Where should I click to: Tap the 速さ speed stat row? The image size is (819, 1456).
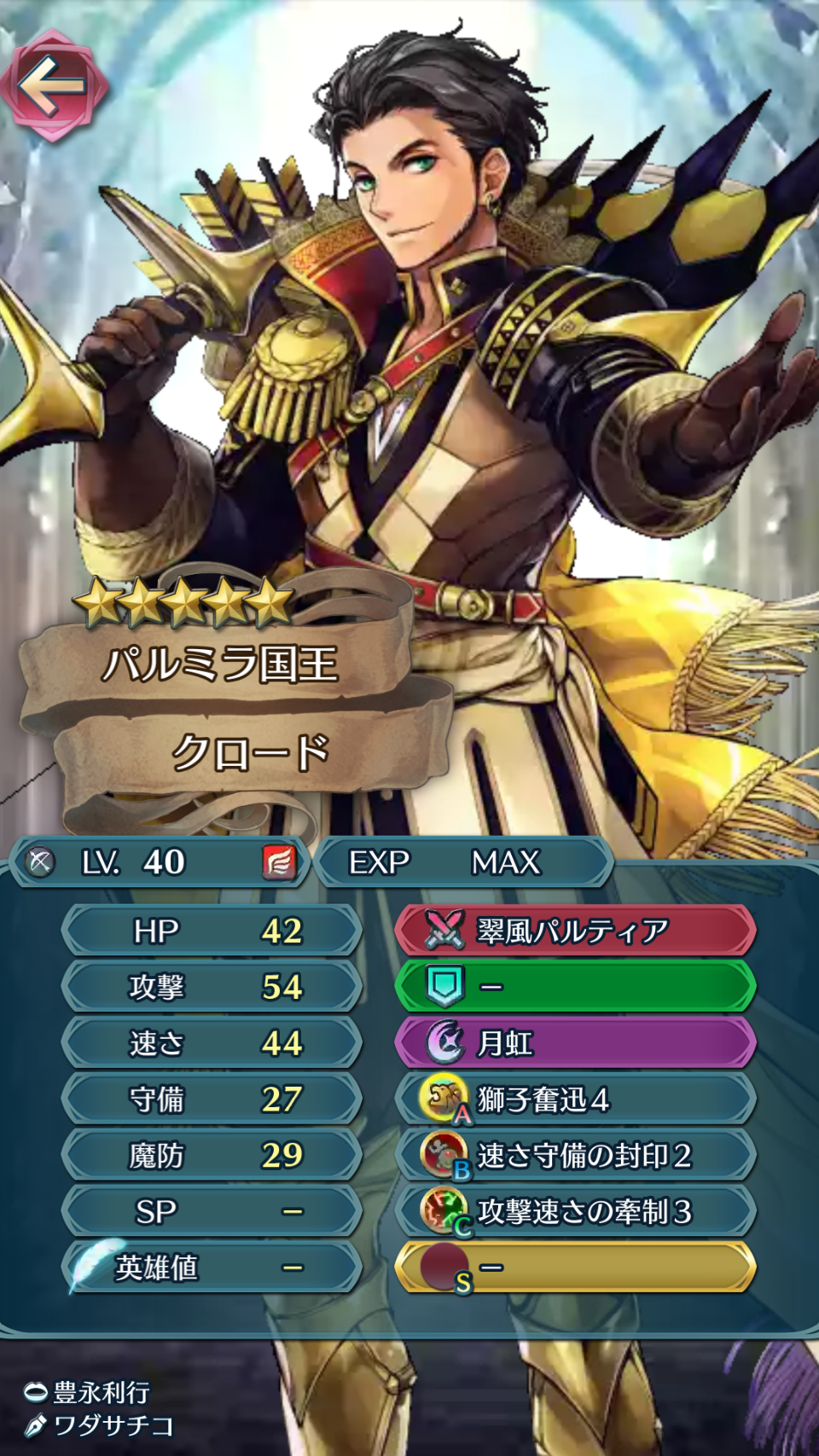[212, 1043]
